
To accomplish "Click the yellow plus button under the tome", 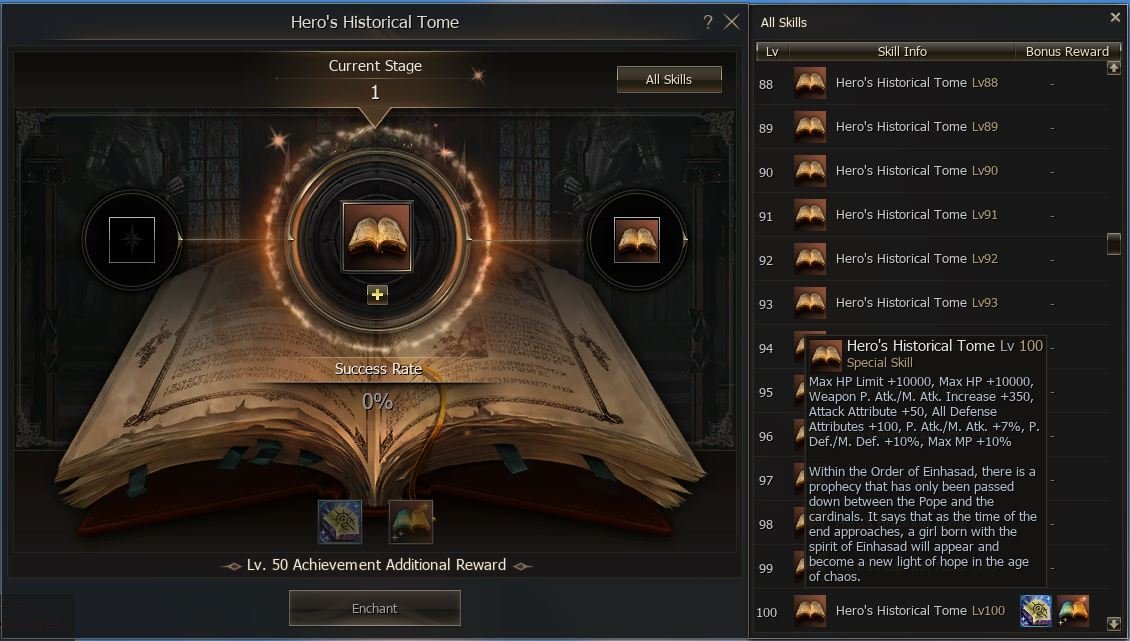I will pos(377,294).
